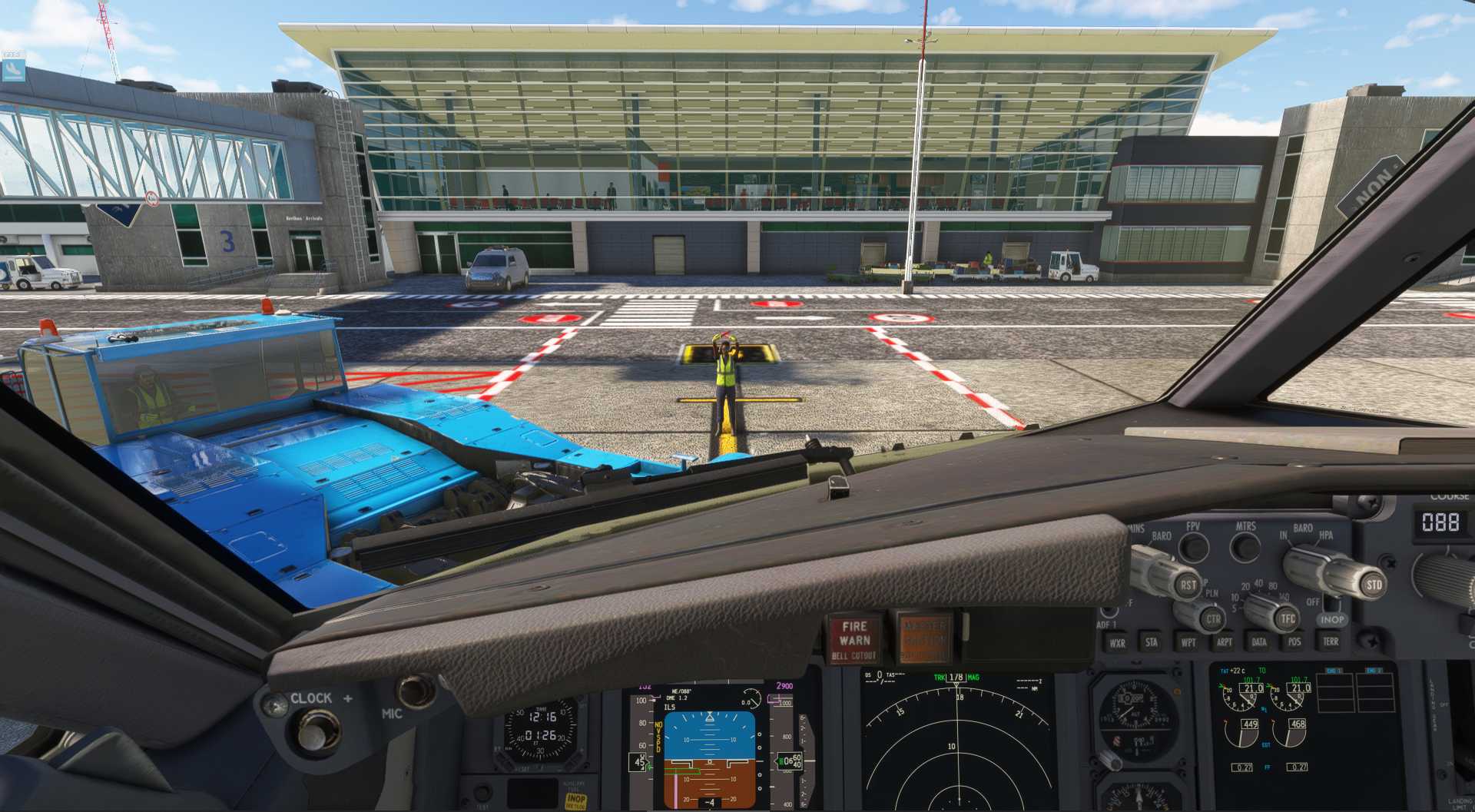Click the FPV flight path vector button
This screenshot has width=1475, height=812.
(x=1193, y=547)
